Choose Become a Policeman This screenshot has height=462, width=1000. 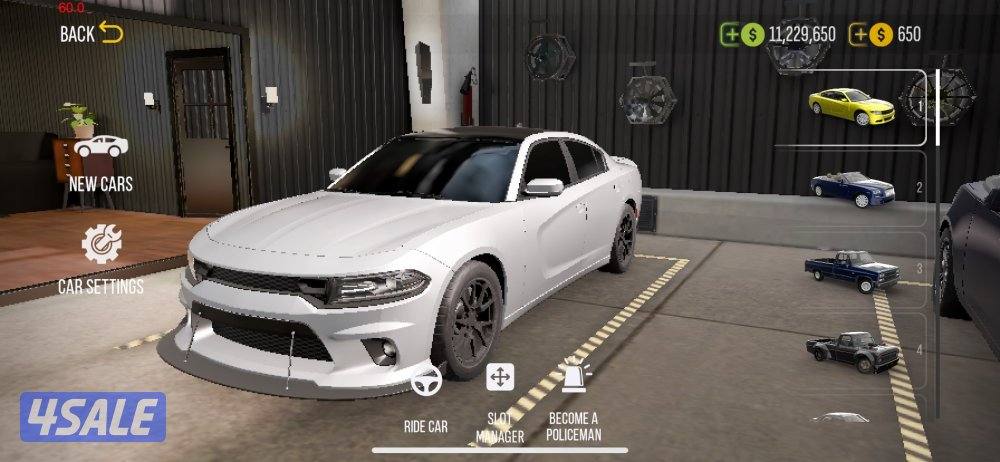[573, 400]
